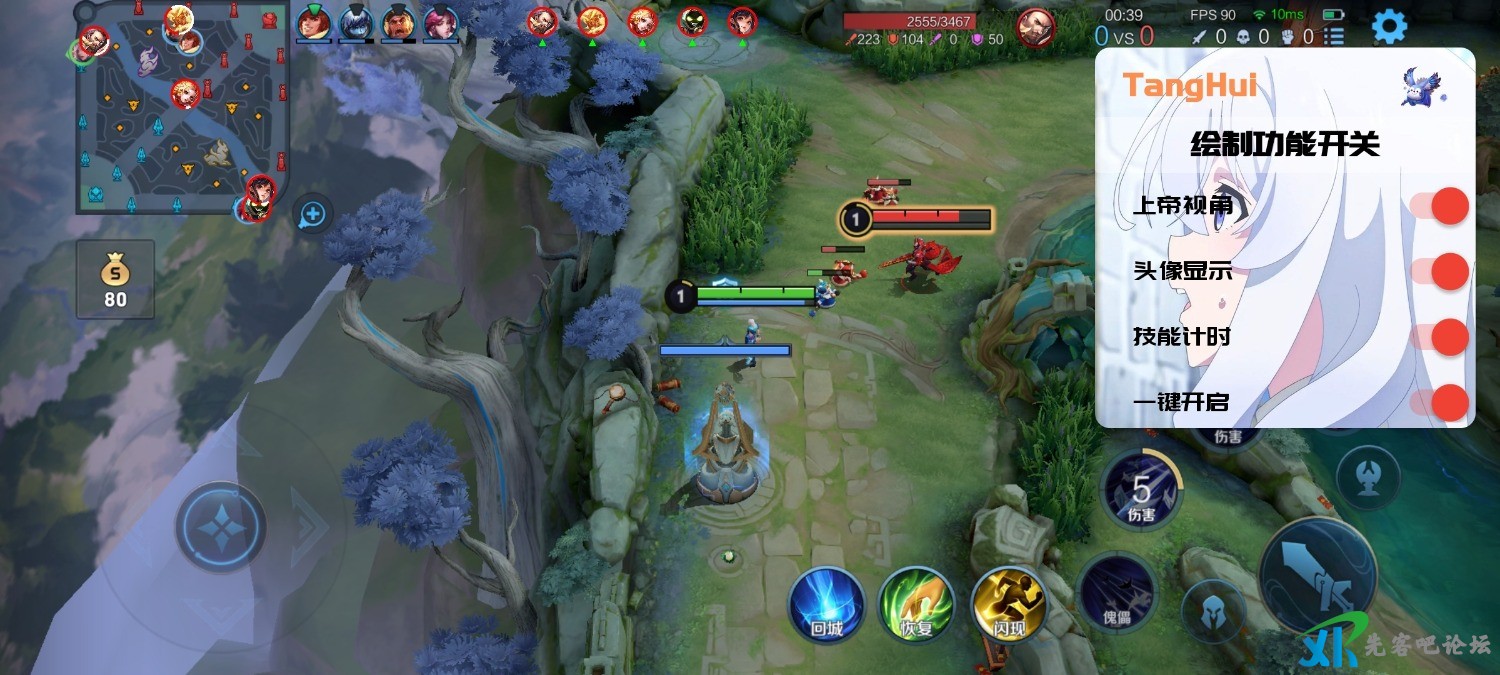Open the scoreboard list icon
Screen dimensions: 1500x675
(1334, 37)
